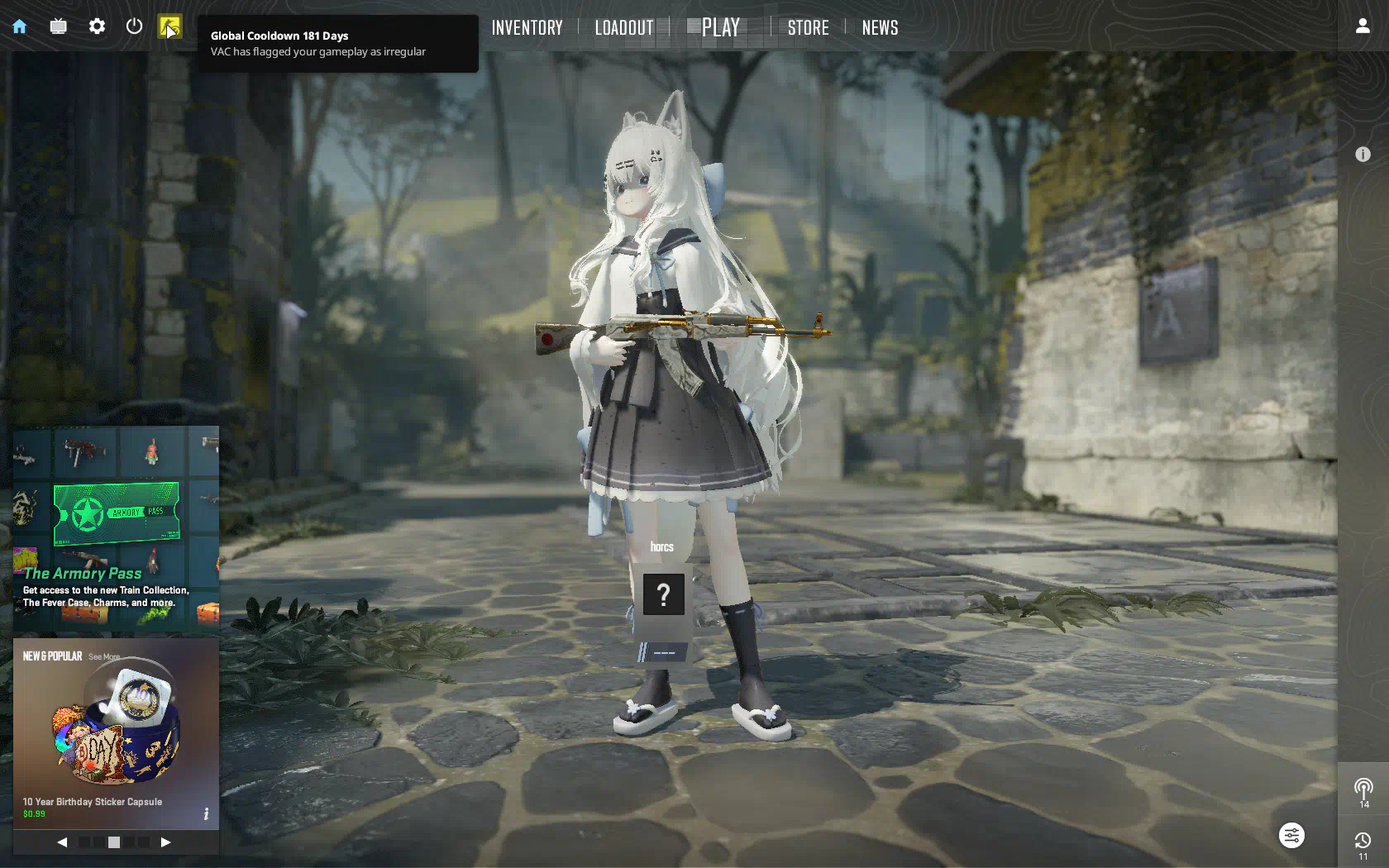The width and height of the screenshot is (1389, 868).
Task: Click the info circle icon
Action: (x=1363, y=155)
